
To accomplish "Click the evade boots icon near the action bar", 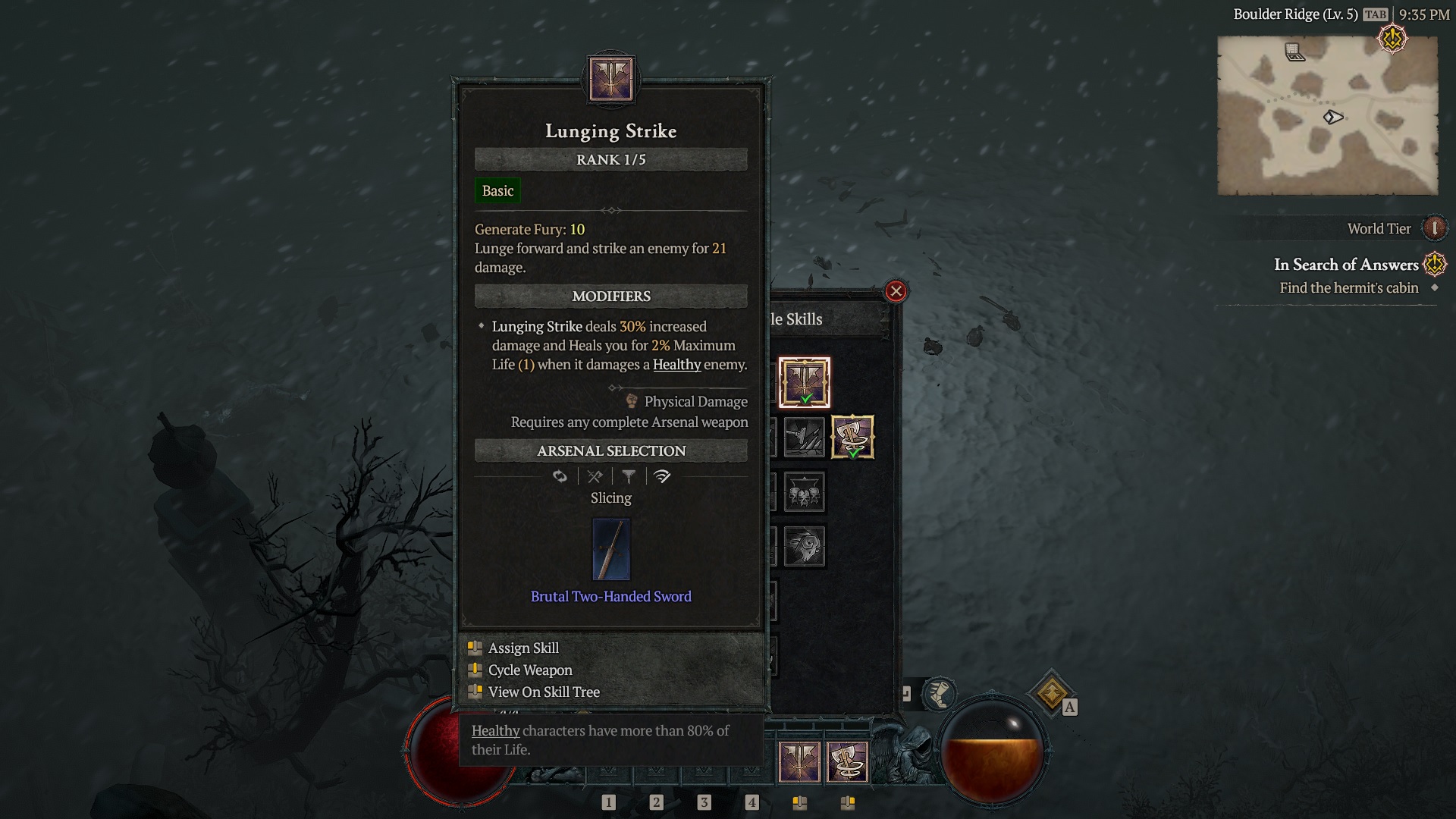I will [x=938, y=693].
